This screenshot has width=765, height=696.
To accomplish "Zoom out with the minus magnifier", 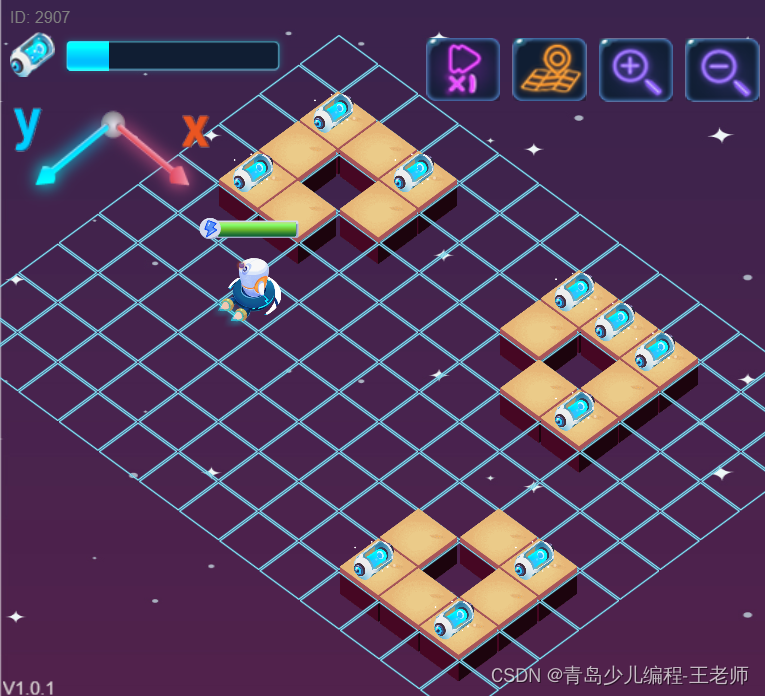I will click(x=722, y=69).
